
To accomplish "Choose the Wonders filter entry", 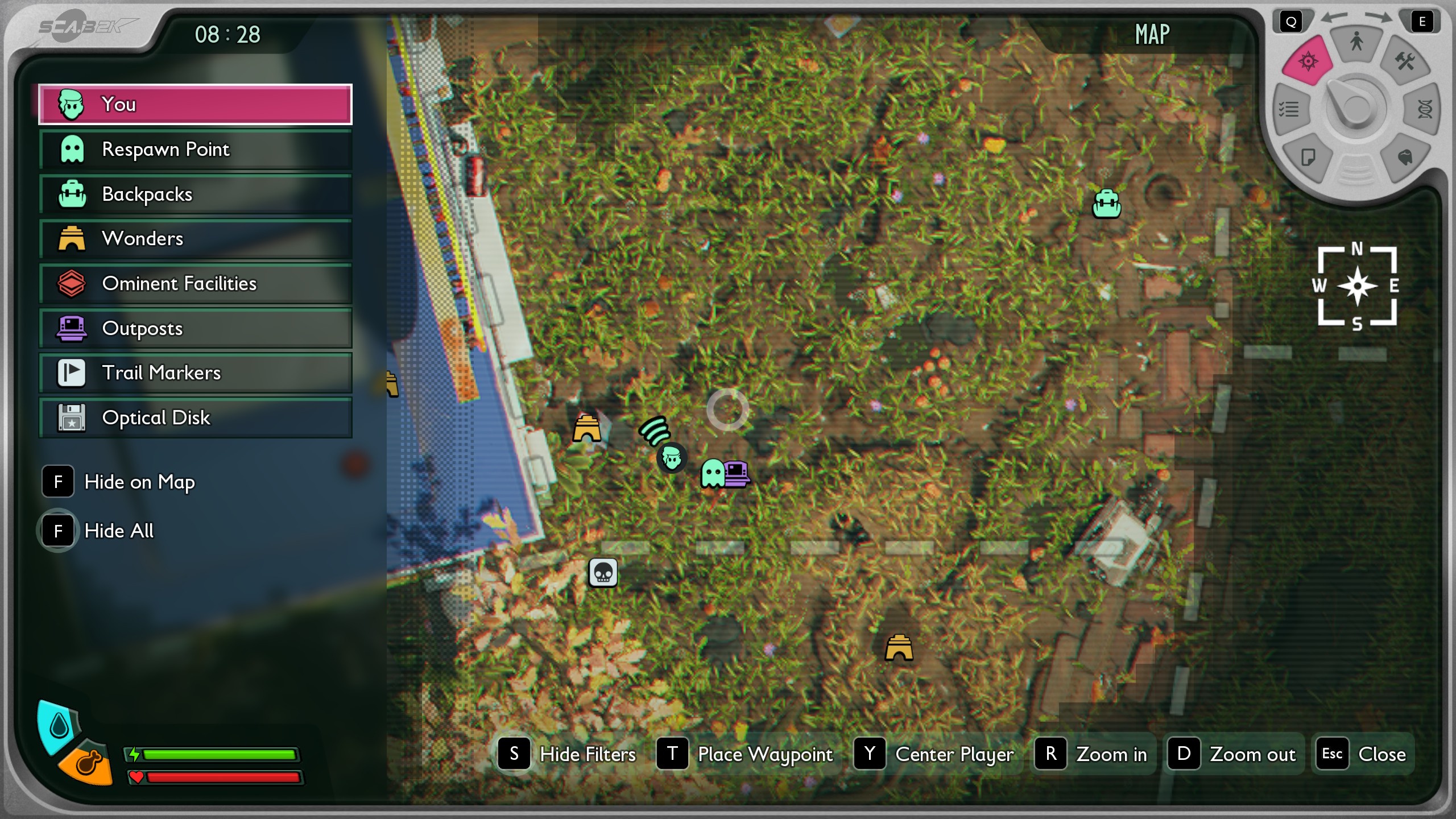I will click(x=195, y=239).
